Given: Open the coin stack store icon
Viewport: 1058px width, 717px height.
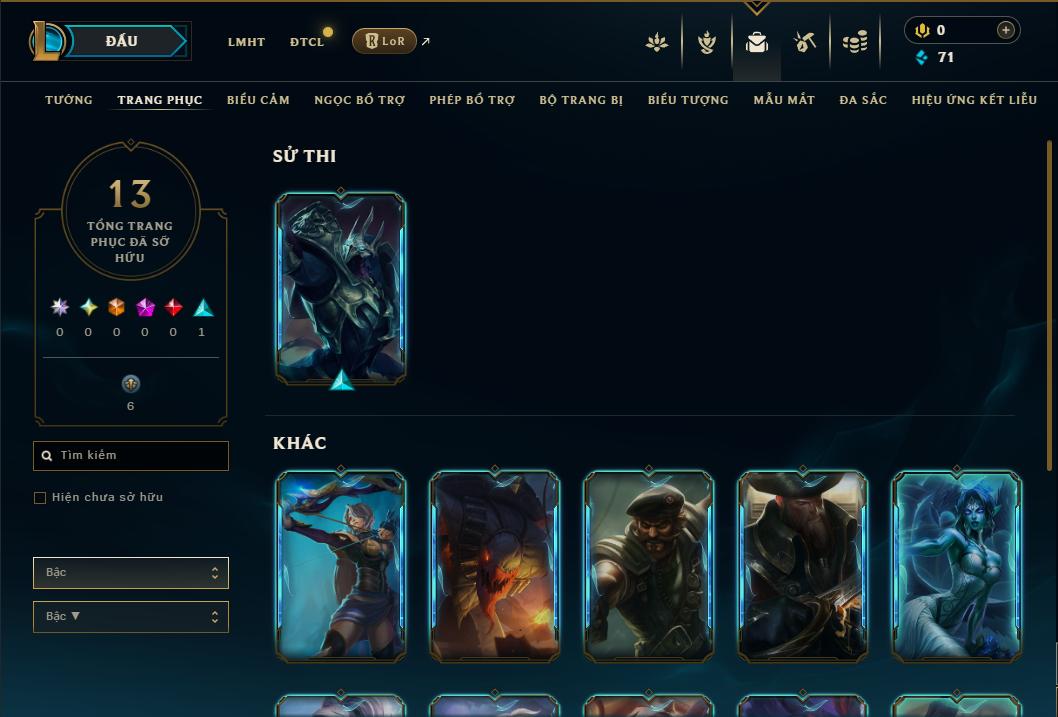Looking at the screenshot, I should [854, 42].
